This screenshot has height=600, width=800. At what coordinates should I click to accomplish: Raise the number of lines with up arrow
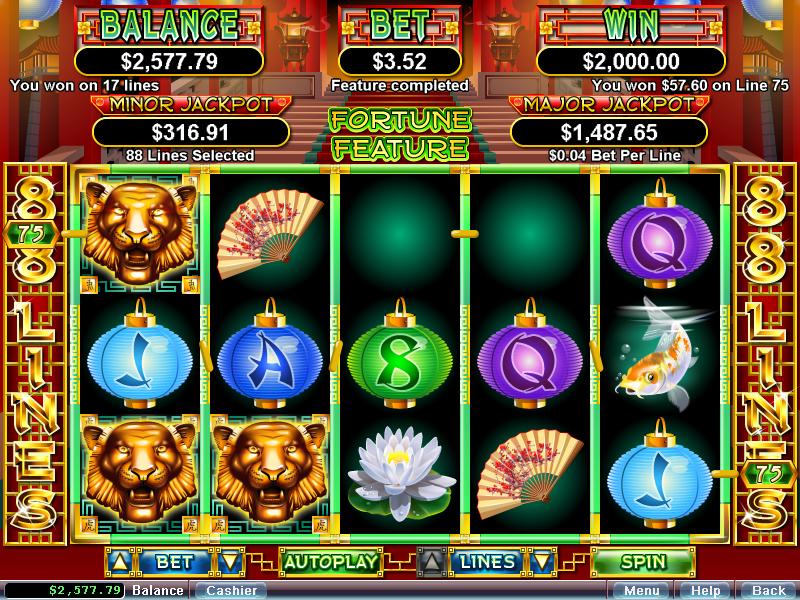430,562
